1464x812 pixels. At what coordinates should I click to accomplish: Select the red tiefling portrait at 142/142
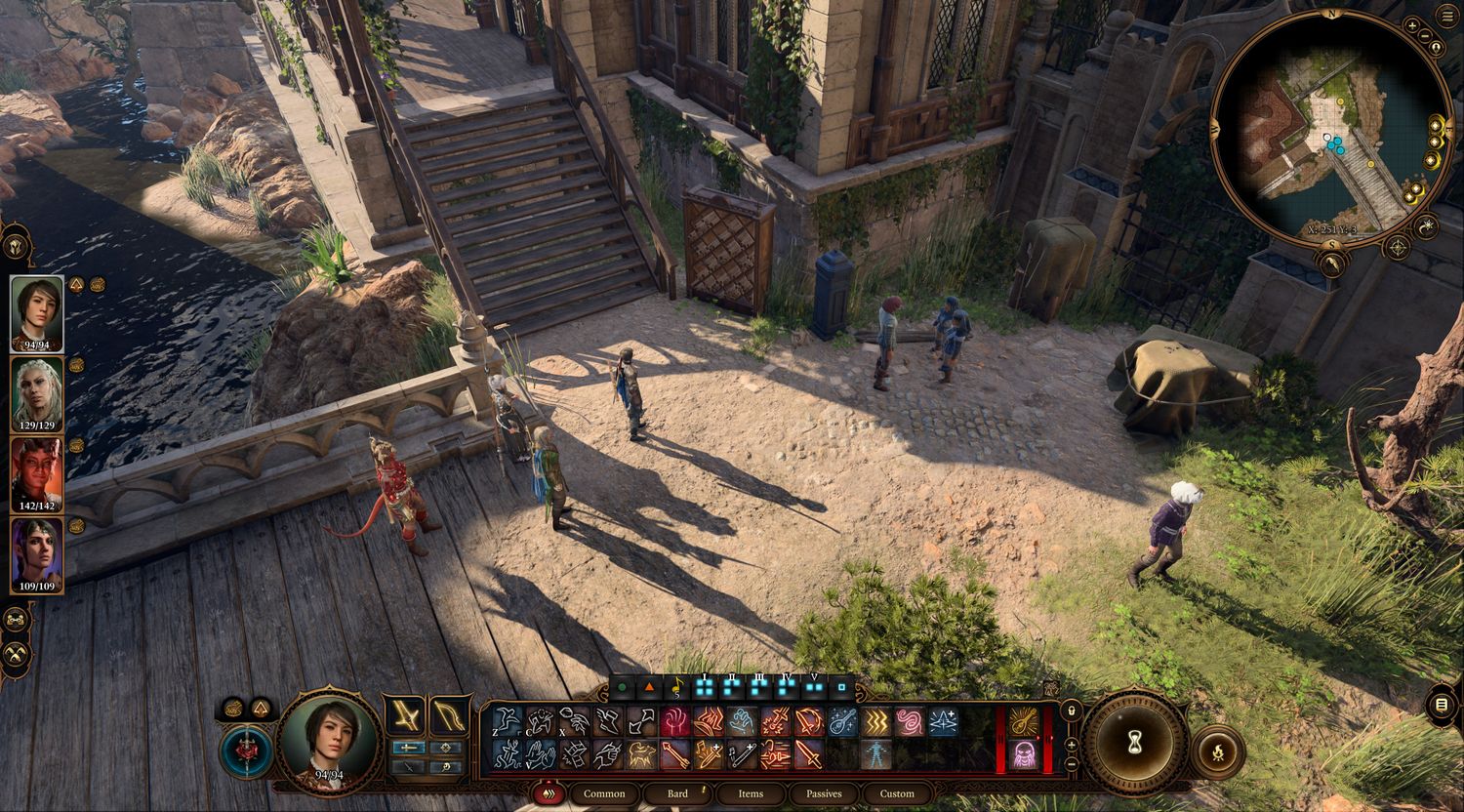click(x=37, y=473)
